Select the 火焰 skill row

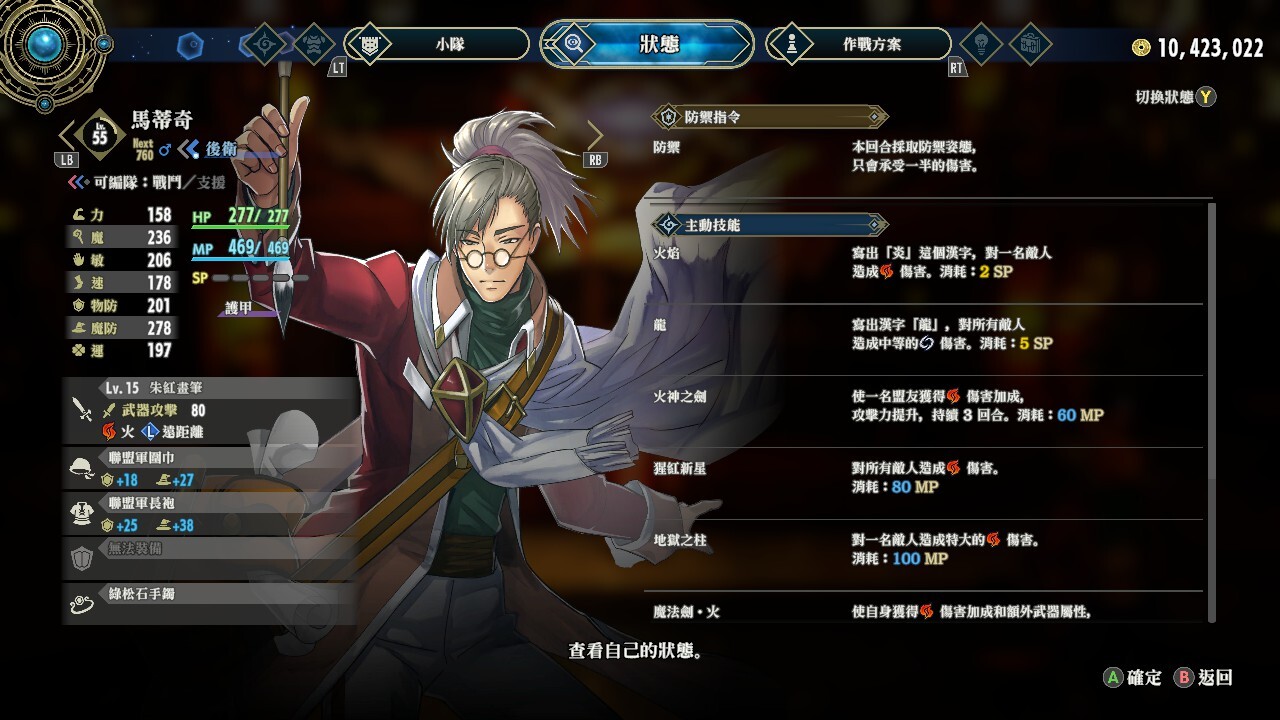[925, 262]
